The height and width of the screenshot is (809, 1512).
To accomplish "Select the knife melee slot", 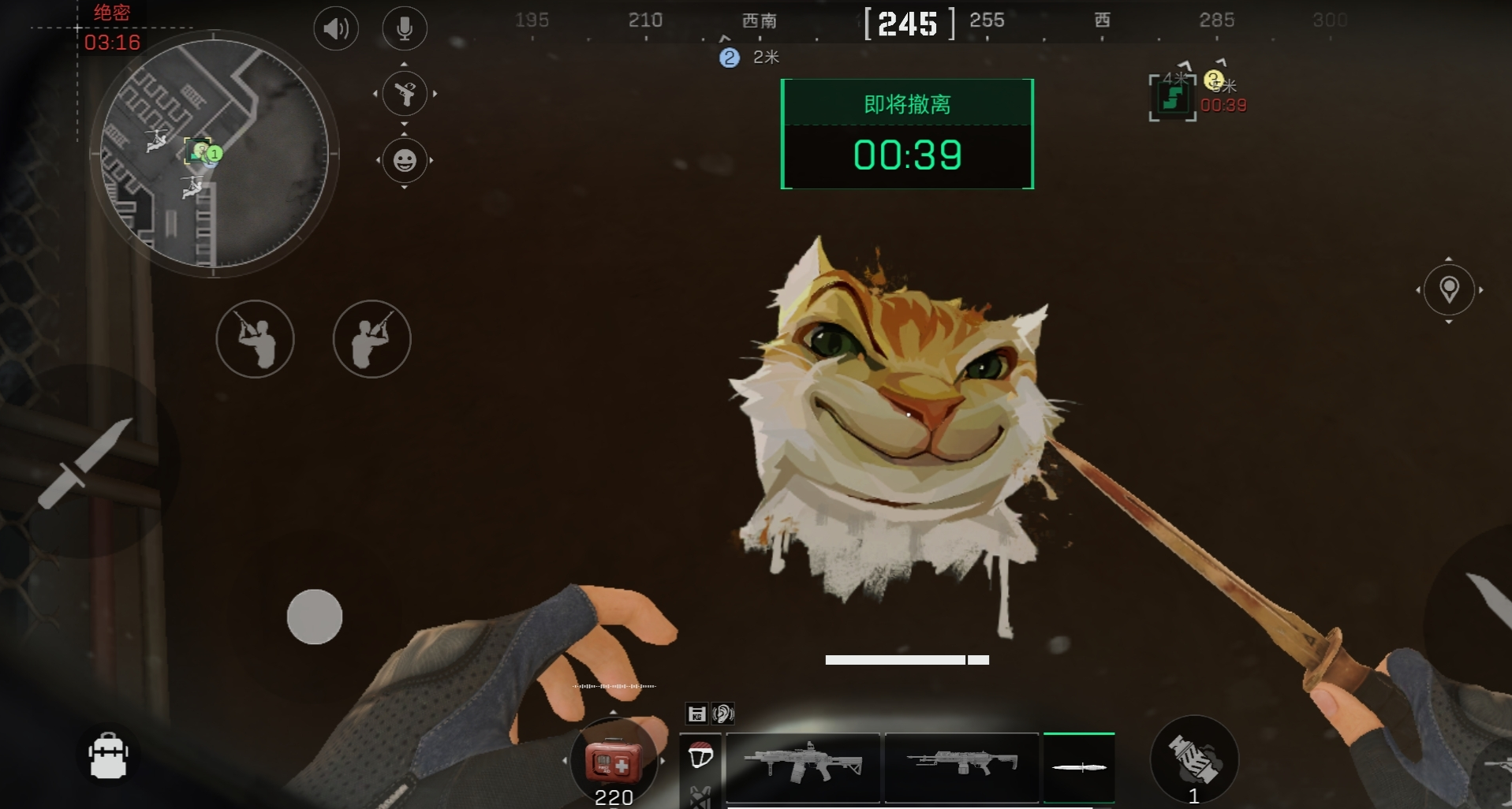I will 1078,766.
